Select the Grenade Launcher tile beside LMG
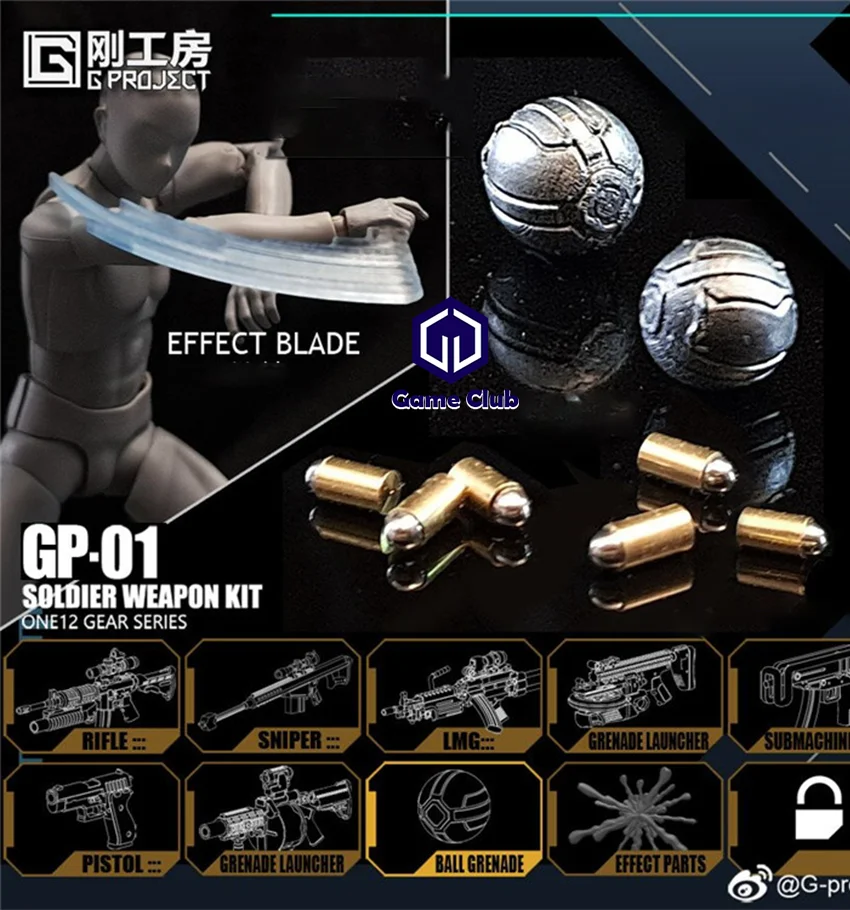The height and width of the screenshot is (910, 850). (635, 696)
